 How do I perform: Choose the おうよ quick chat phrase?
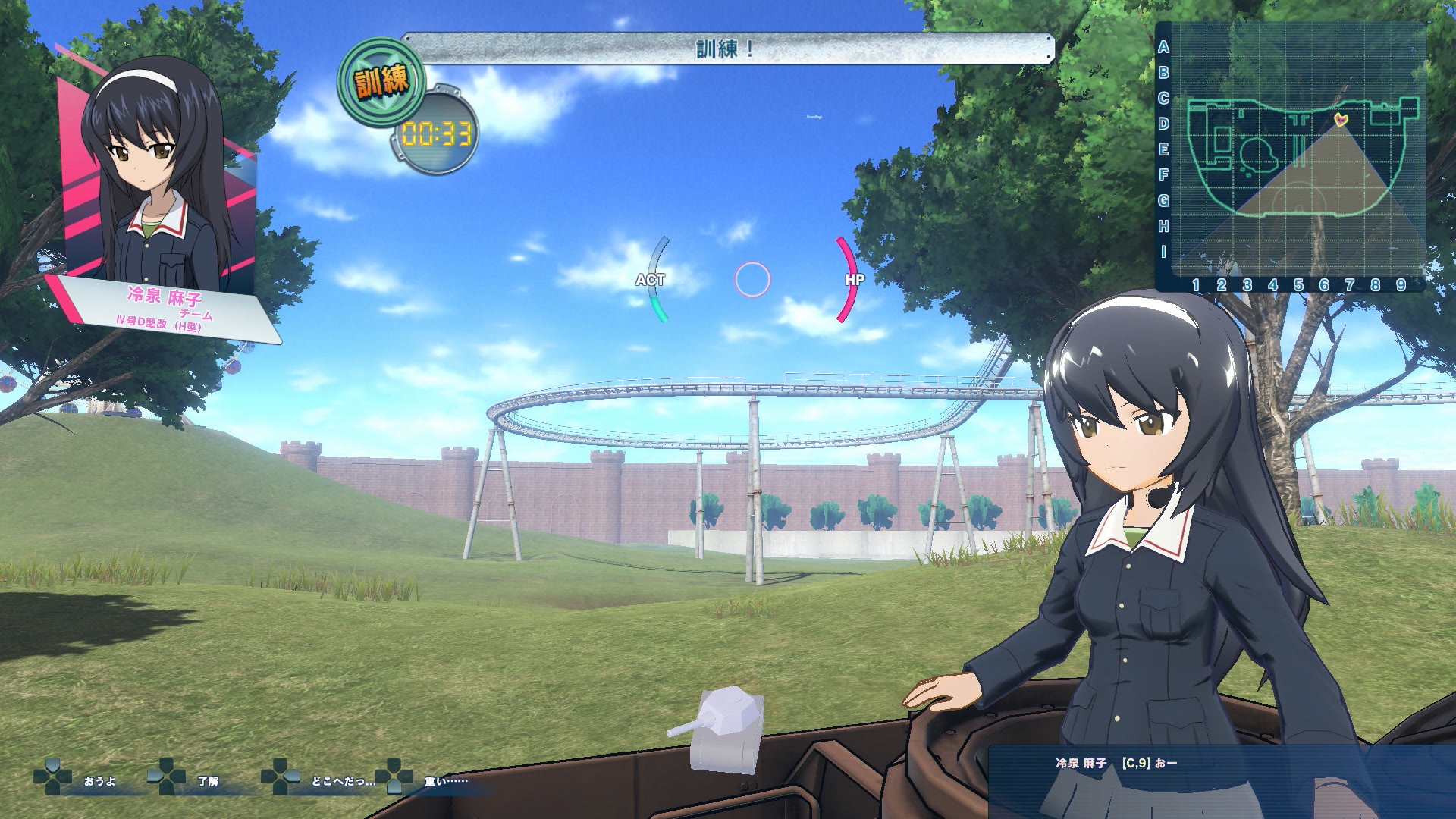click(x=99, y=781)
